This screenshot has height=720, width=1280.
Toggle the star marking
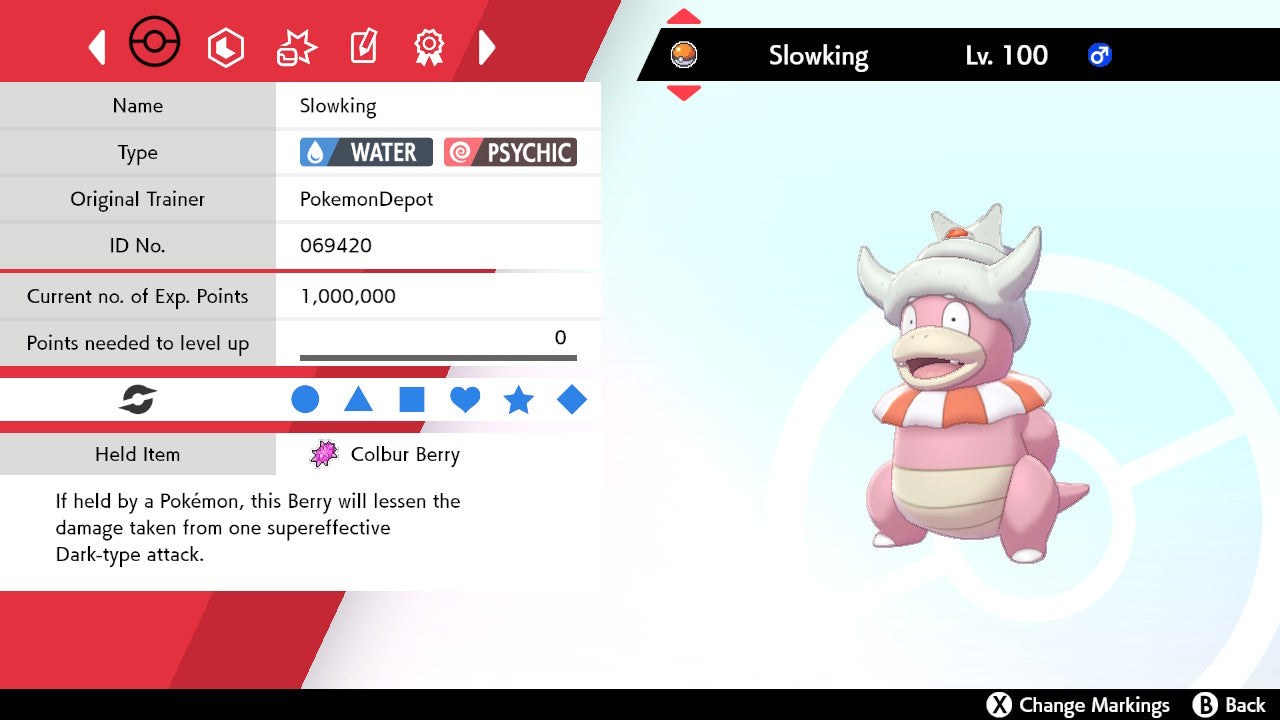click(518, 400)
